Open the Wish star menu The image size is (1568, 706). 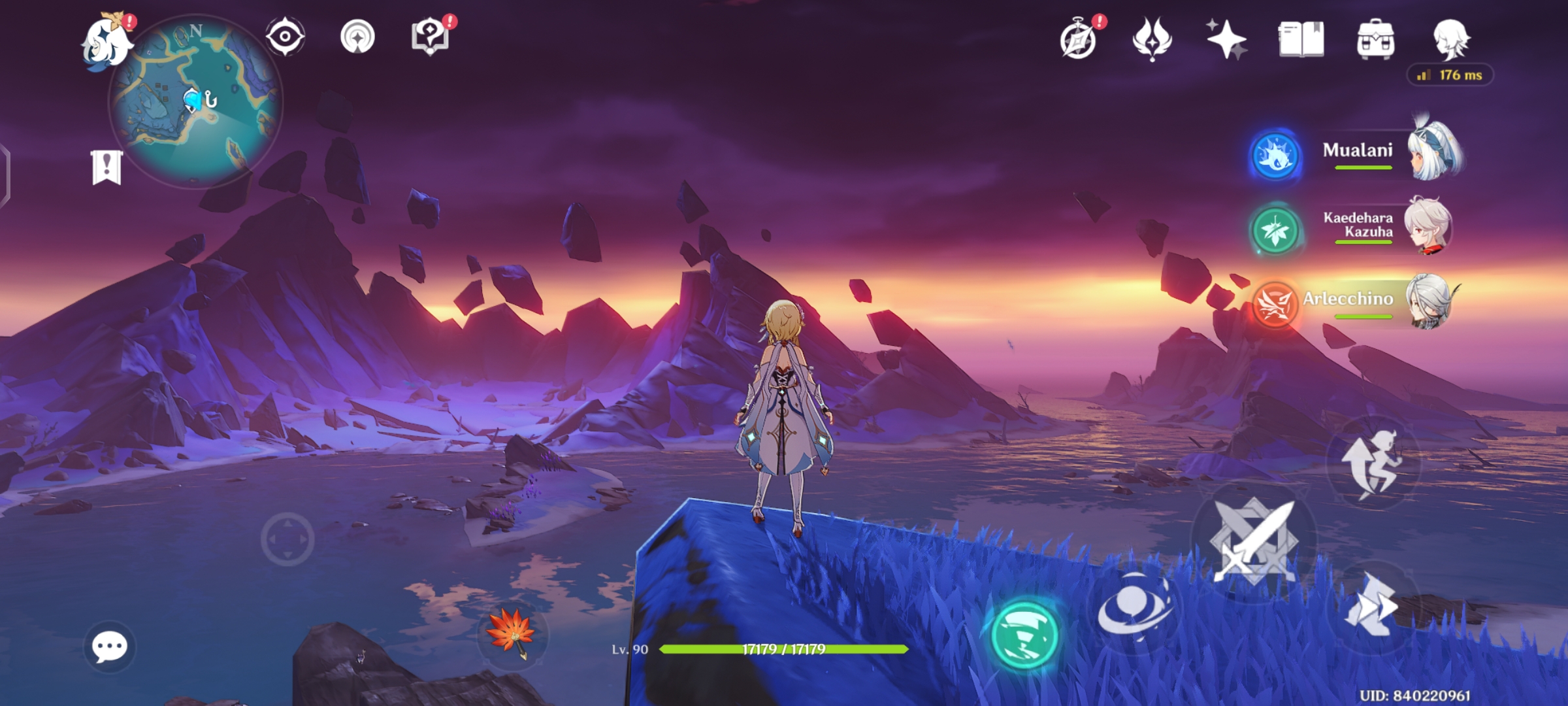pos(1226,39)
